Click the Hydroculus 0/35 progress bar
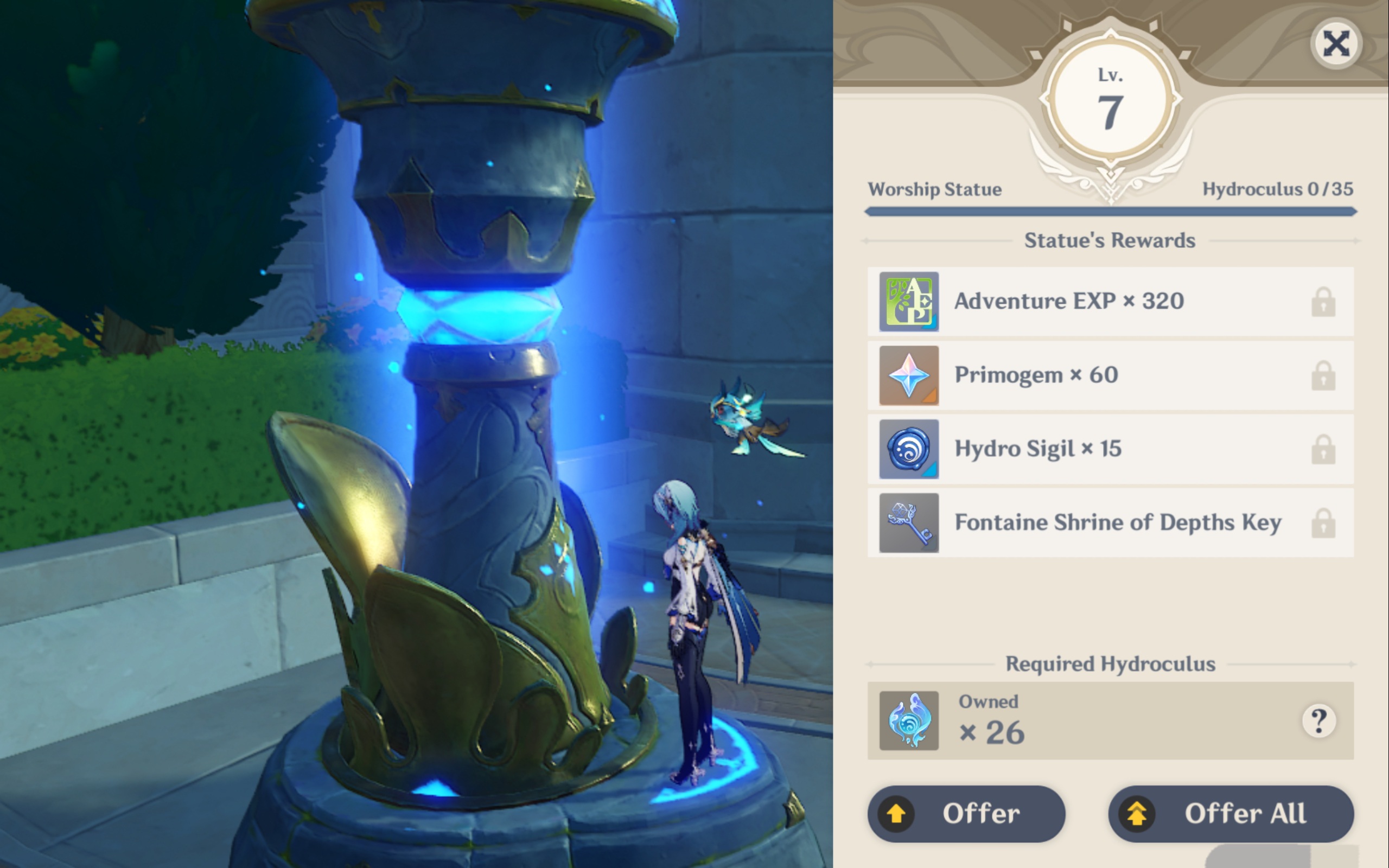 [1111, 210]
